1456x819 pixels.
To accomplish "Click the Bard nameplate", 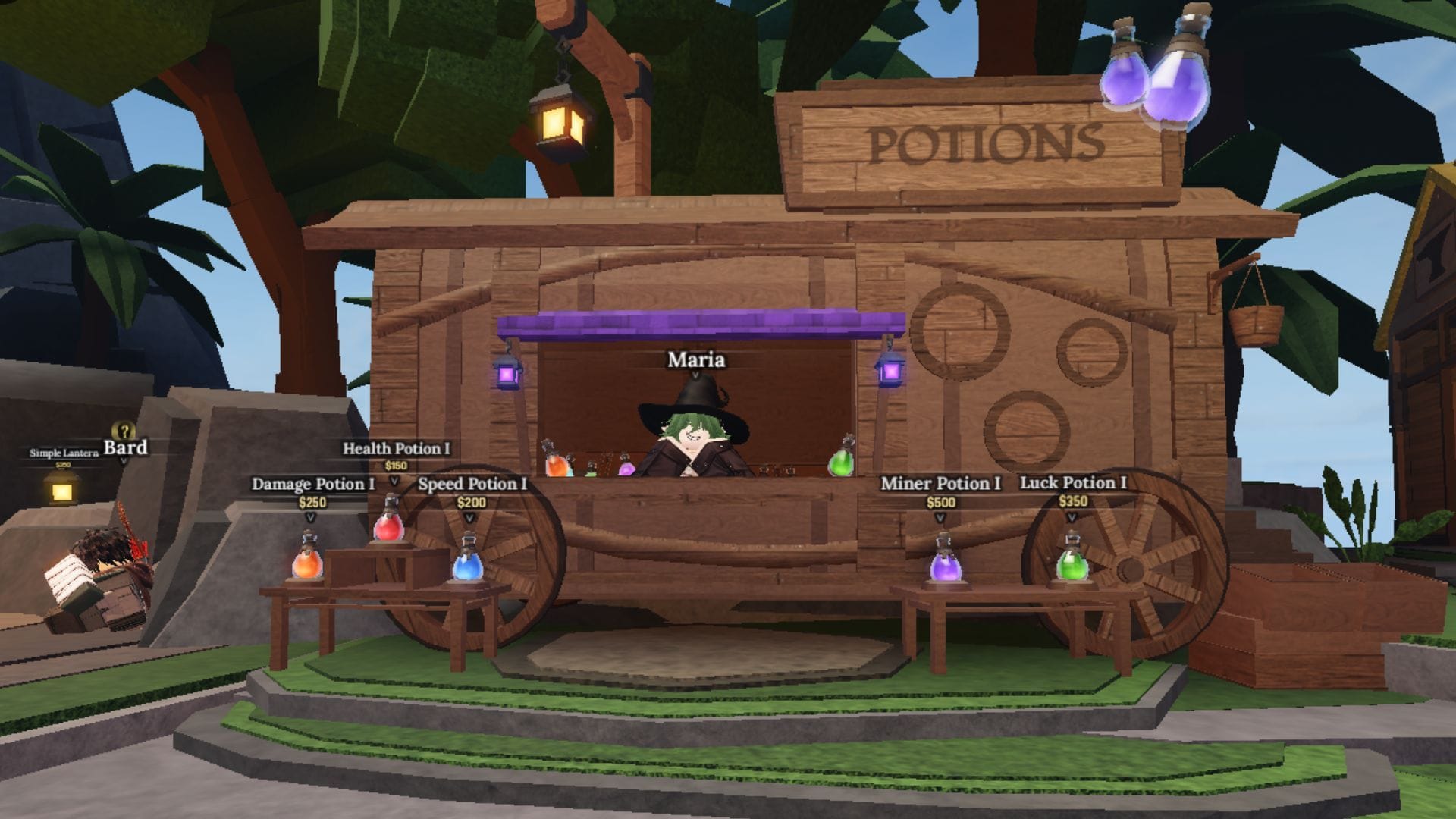I will coord(125,448).
